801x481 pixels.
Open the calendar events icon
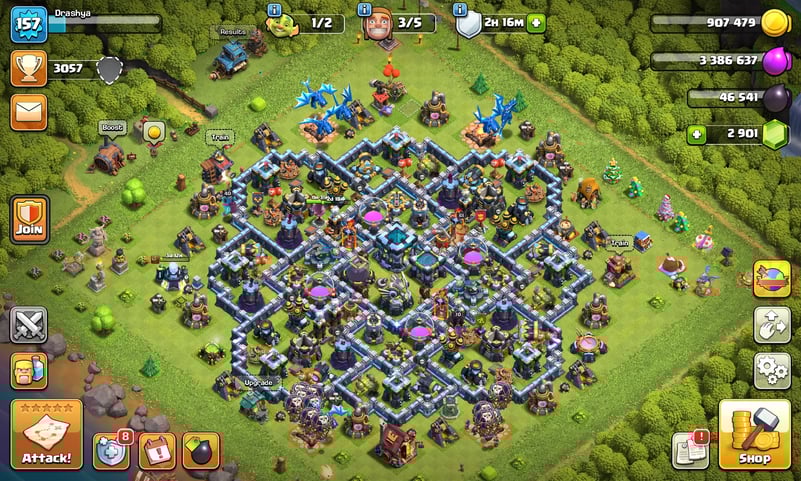click(156, 451)
